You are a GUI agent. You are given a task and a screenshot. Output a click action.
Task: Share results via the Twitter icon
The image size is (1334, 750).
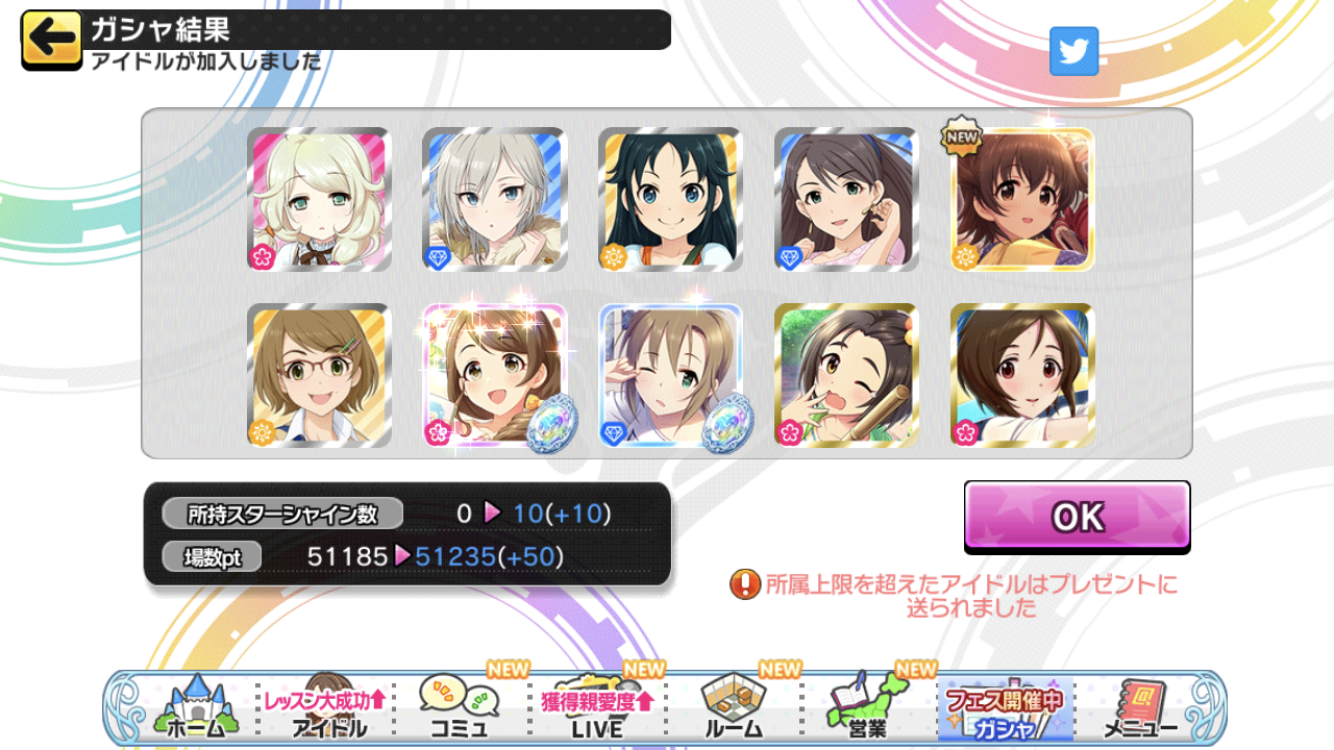point(1073,52)
